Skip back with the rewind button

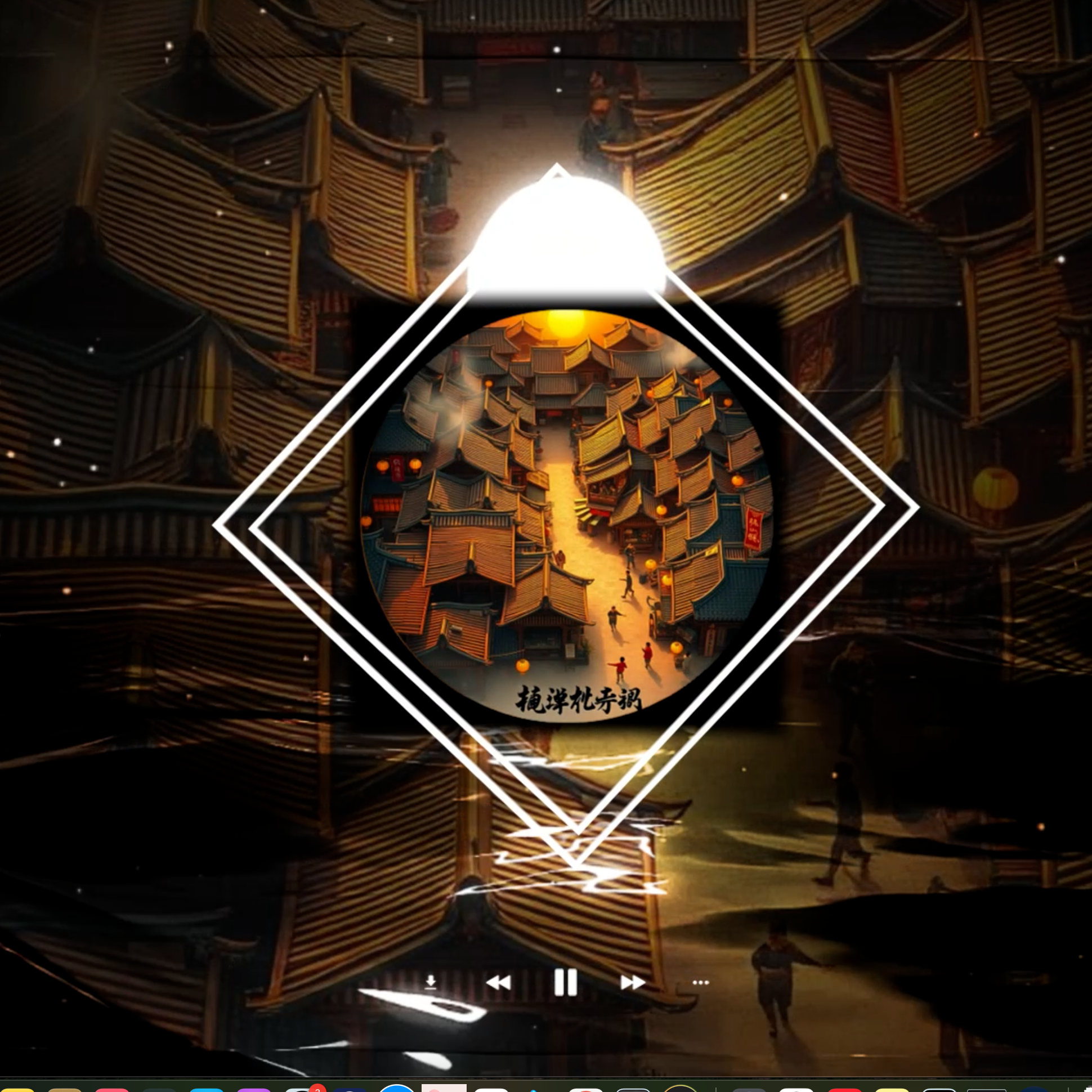point(498,983)
